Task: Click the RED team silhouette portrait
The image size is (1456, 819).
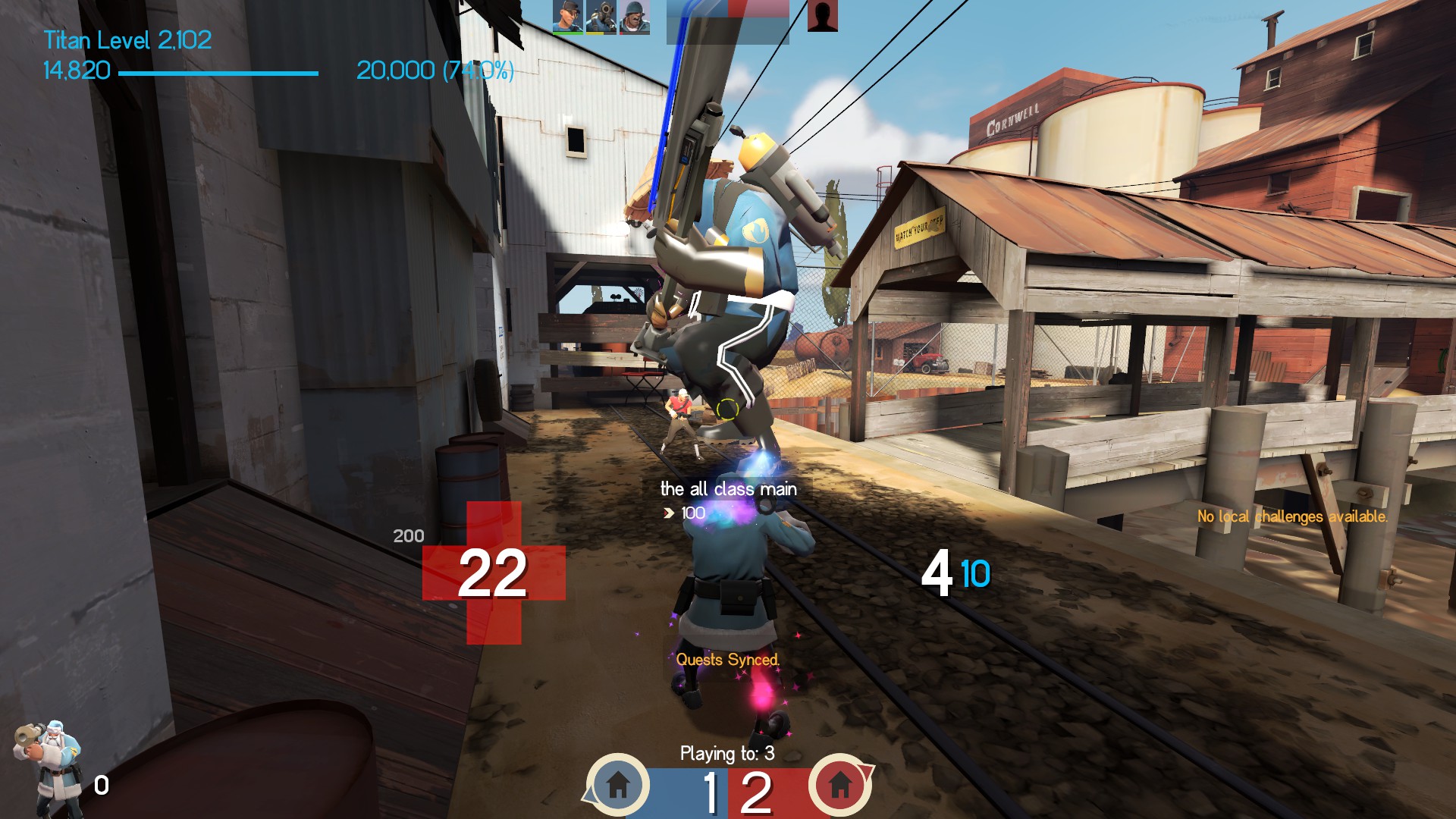Action: pyautogui.click(x=822, y=16)
